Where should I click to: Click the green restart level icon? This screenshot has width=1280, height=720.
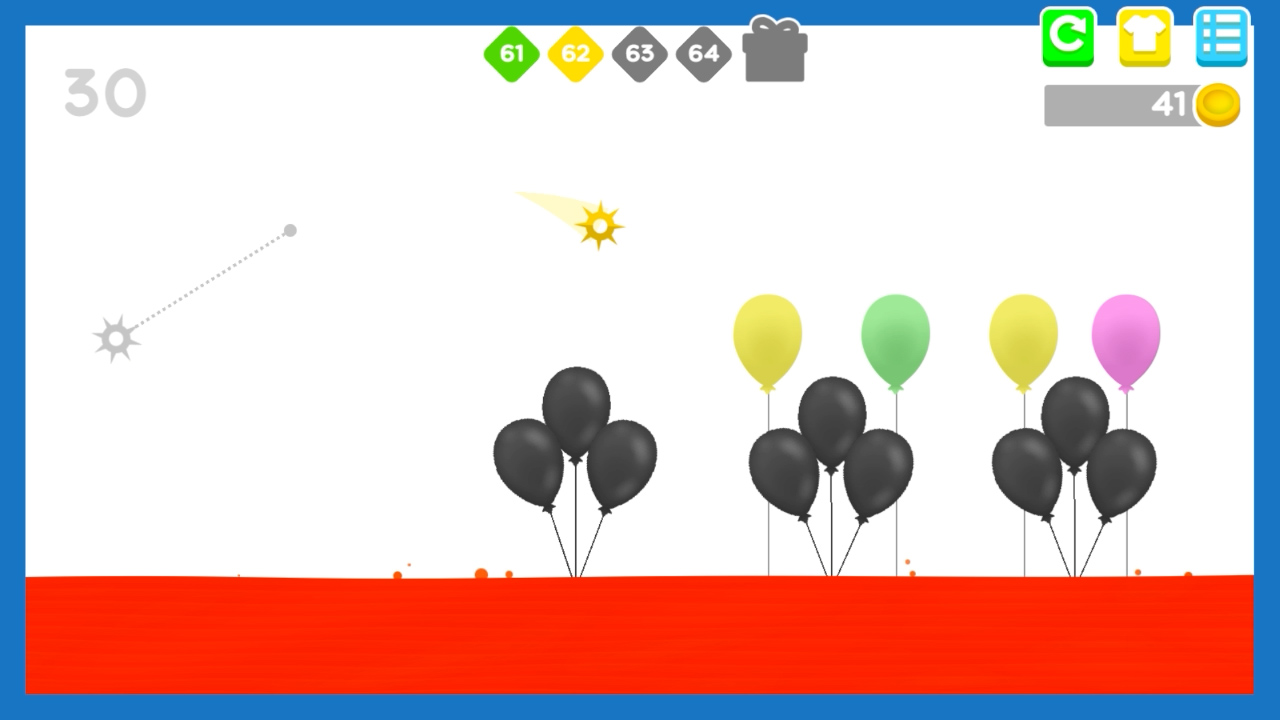pyautogui.click(x=1066, y=38)
